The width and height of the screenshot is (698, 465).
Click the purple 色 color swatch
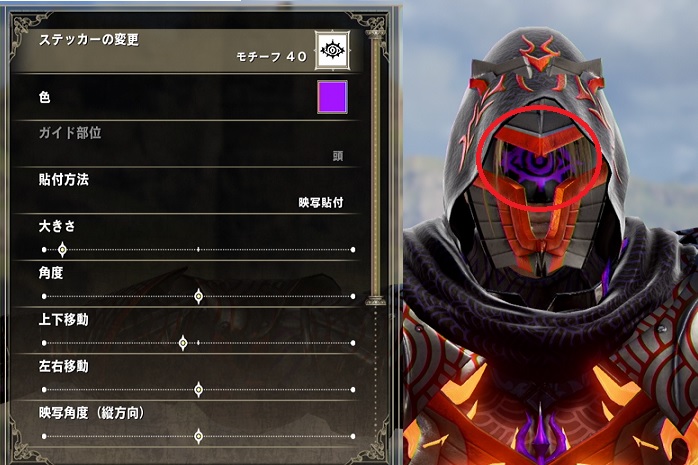tap(332, 98)
